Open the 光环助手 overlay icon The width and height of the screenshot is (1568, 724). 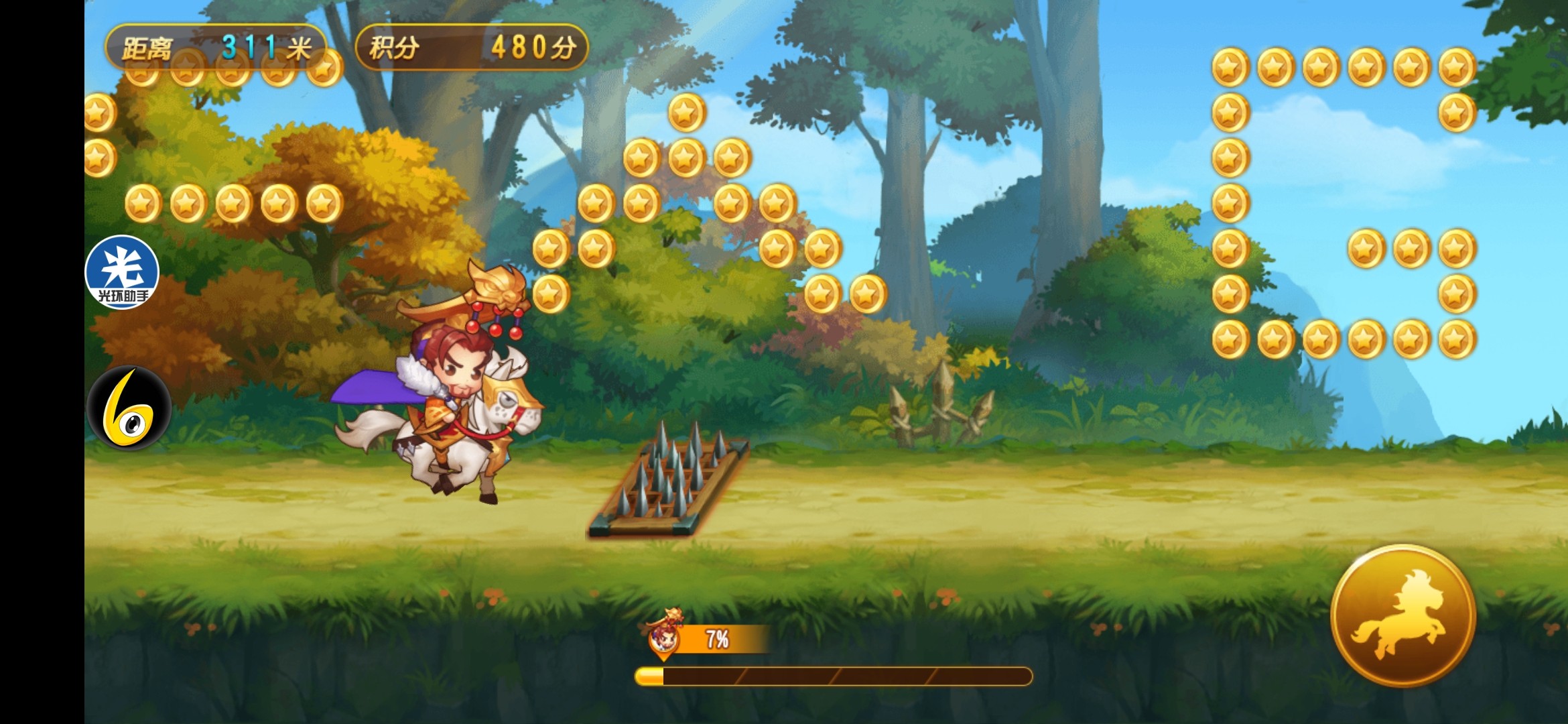pyautogui.click(x=122, y=272)
